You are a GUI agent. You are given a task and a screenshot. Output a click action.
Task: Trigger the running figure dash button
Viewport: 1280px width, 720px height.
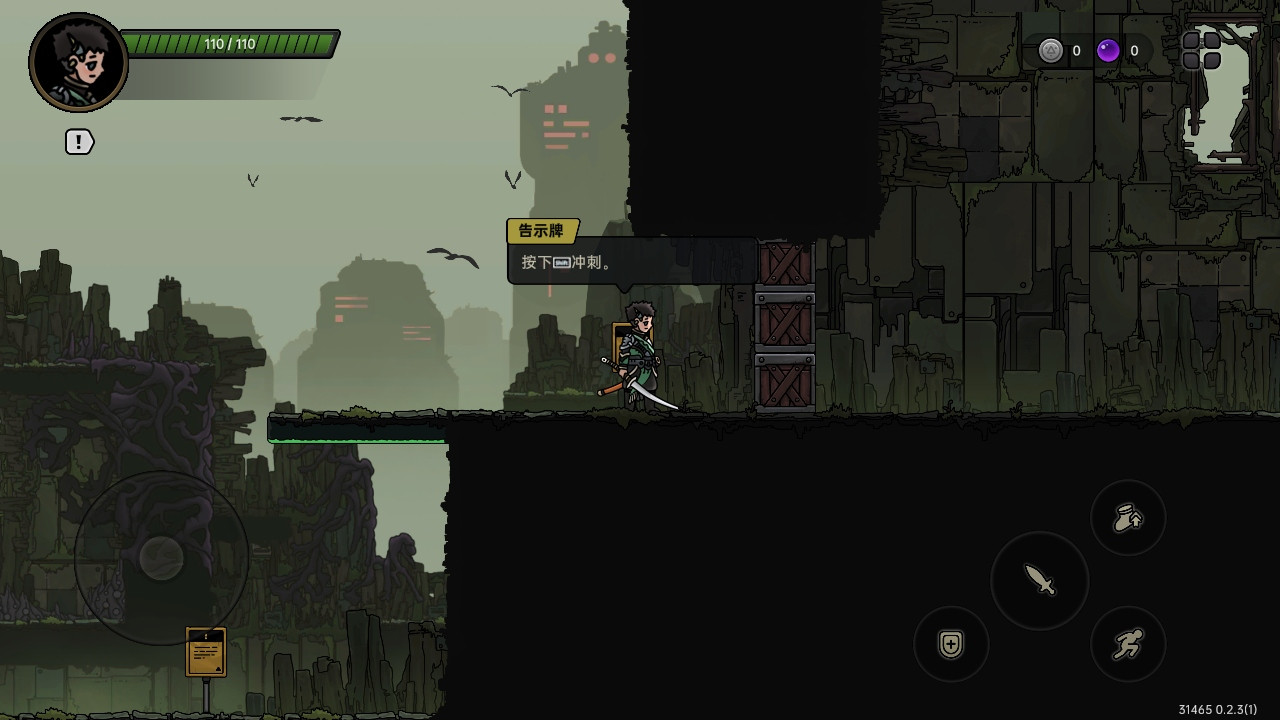pos(1128,645)
